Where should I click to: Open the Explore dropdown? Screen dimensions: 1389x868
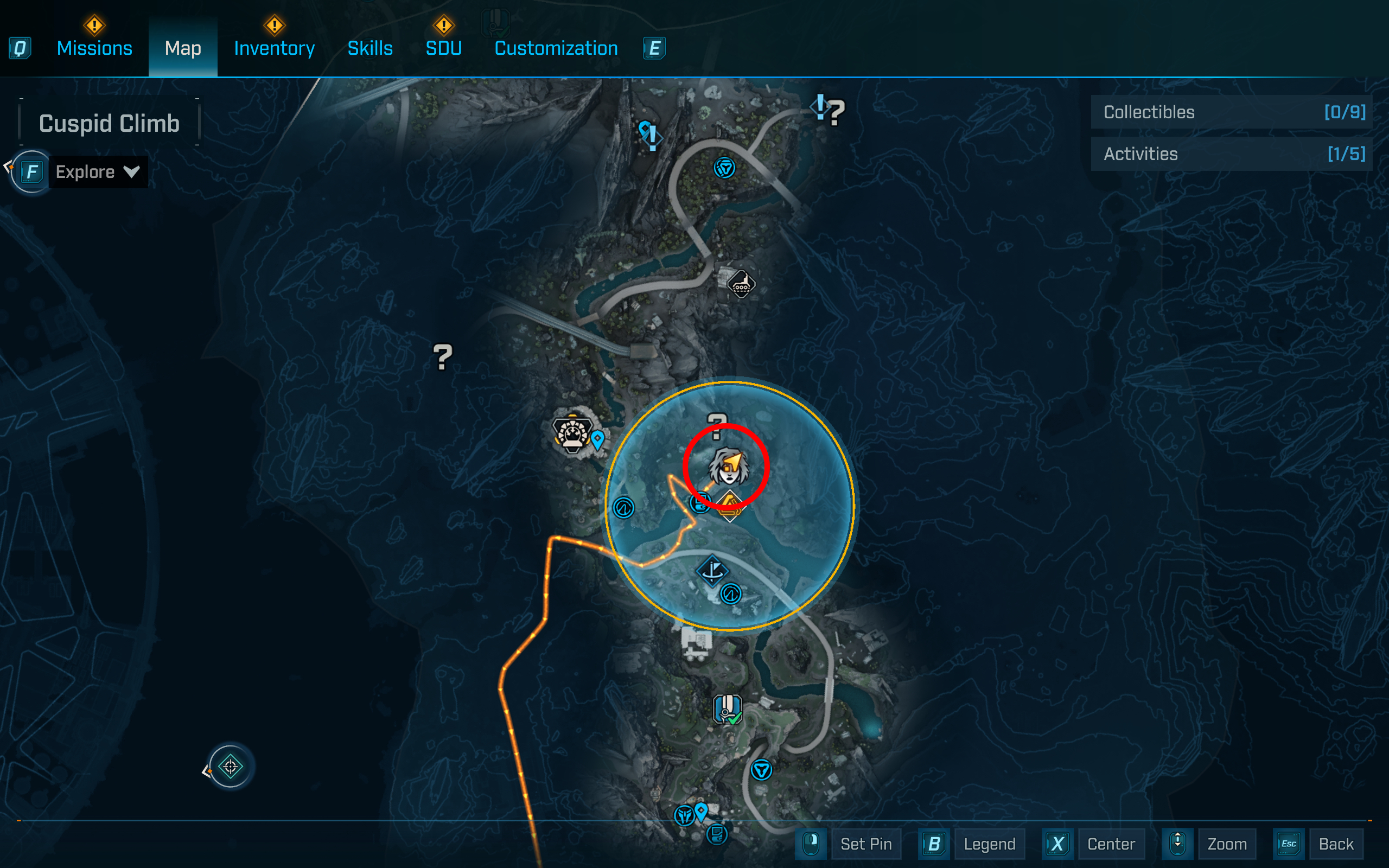tap(97, 171)
